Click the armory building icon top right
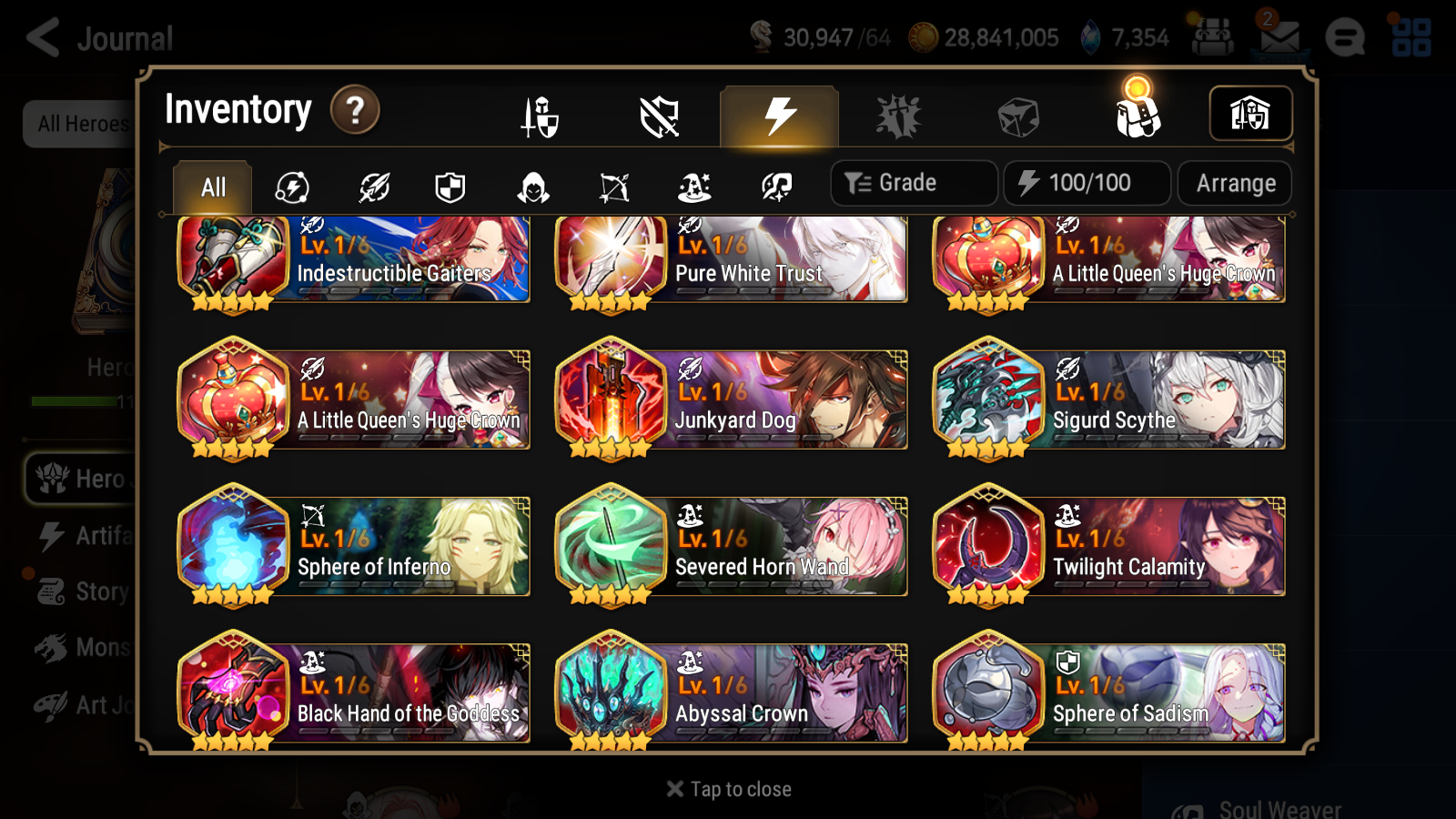This screenshot has width=1456, height=819. pyautogui.click(x=1250, y=113)
